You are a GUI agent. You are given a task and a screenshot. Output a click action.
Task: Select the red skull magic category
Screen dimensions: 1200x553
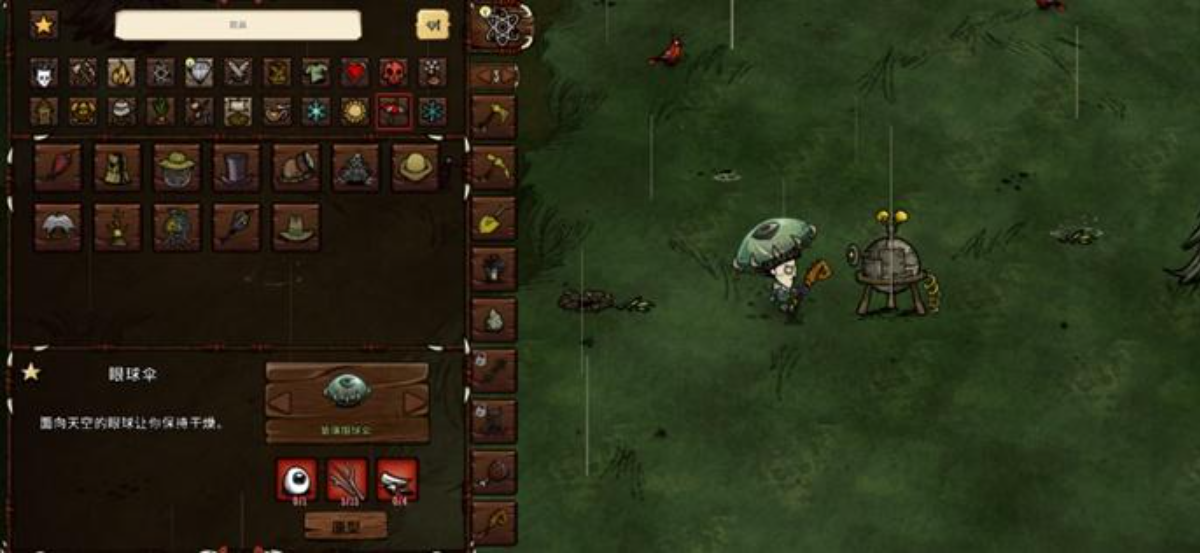pos(393,72)
